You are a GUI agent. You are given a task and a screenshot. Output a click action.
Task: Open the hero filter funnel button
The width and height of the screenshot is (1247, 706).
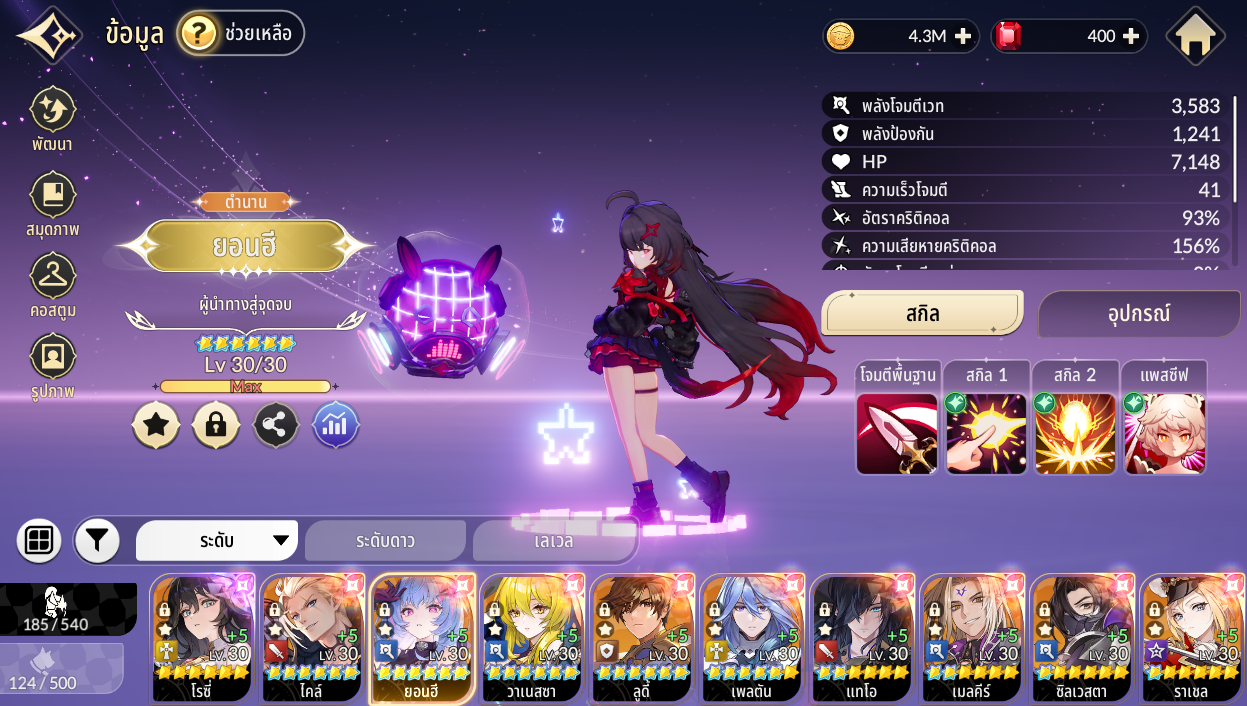coord(97,541)
